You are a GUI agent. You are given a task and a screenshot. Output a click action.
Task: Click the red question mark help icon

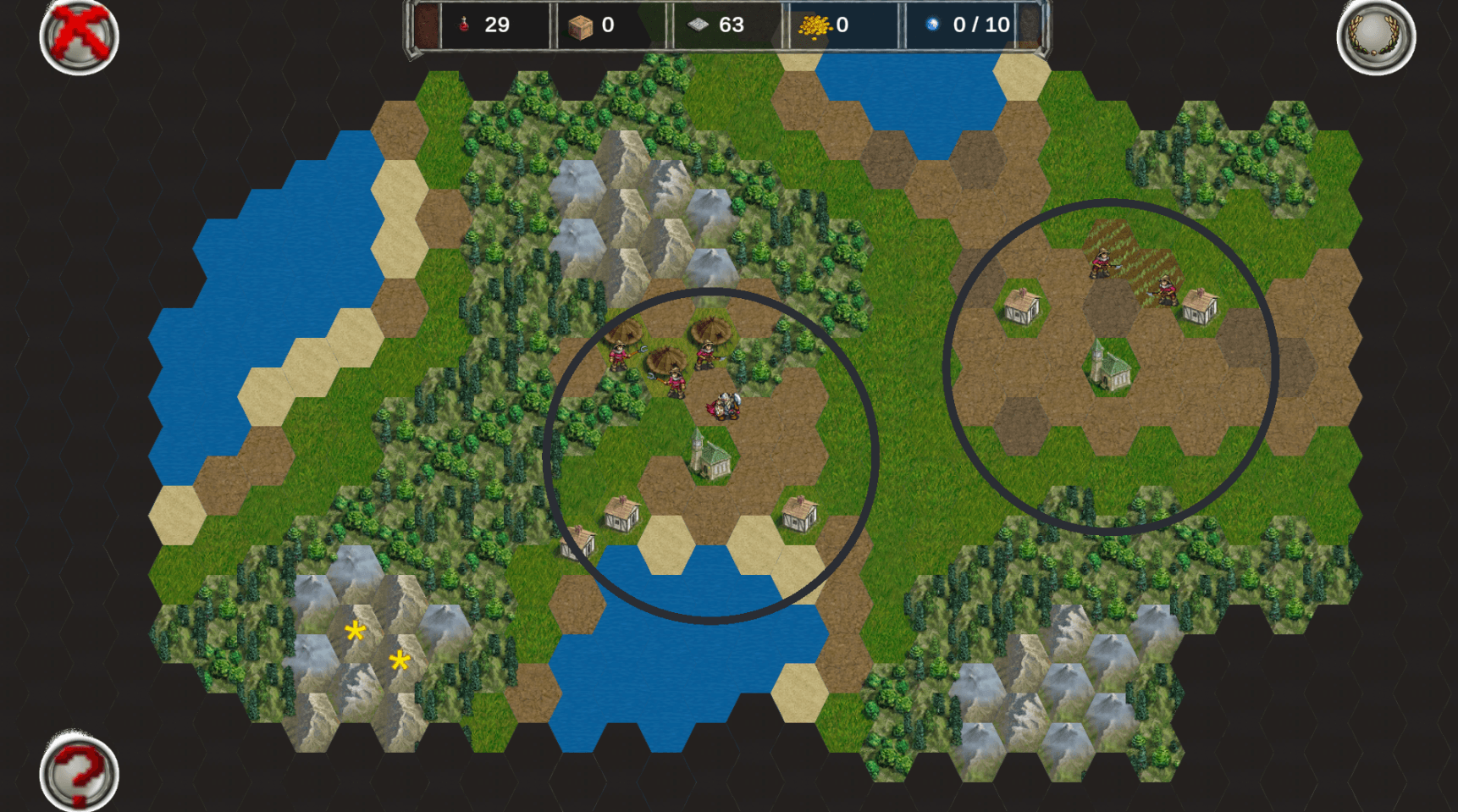(x=80, y=772)
